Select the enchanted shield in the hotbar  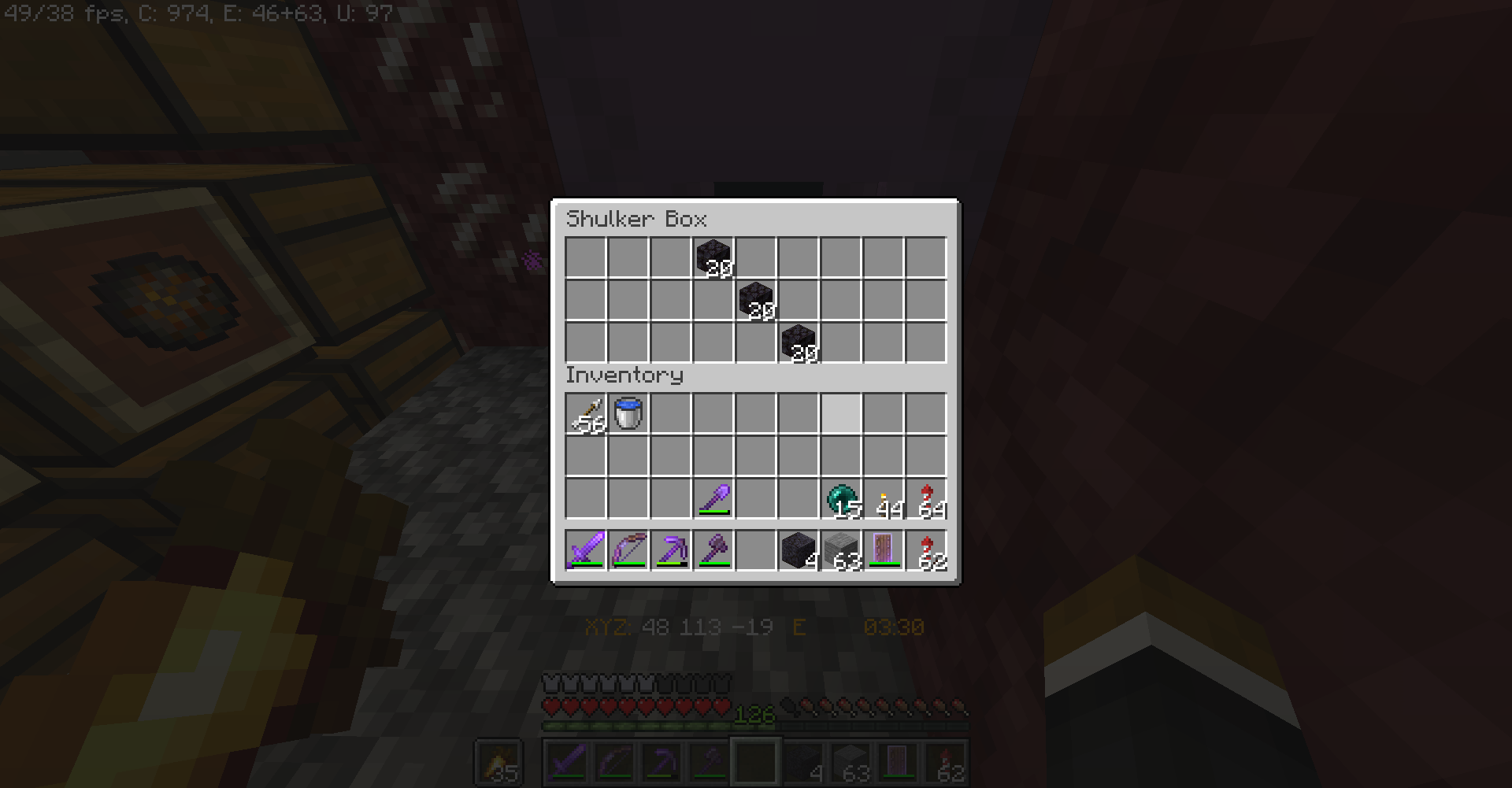click(884, 549)
